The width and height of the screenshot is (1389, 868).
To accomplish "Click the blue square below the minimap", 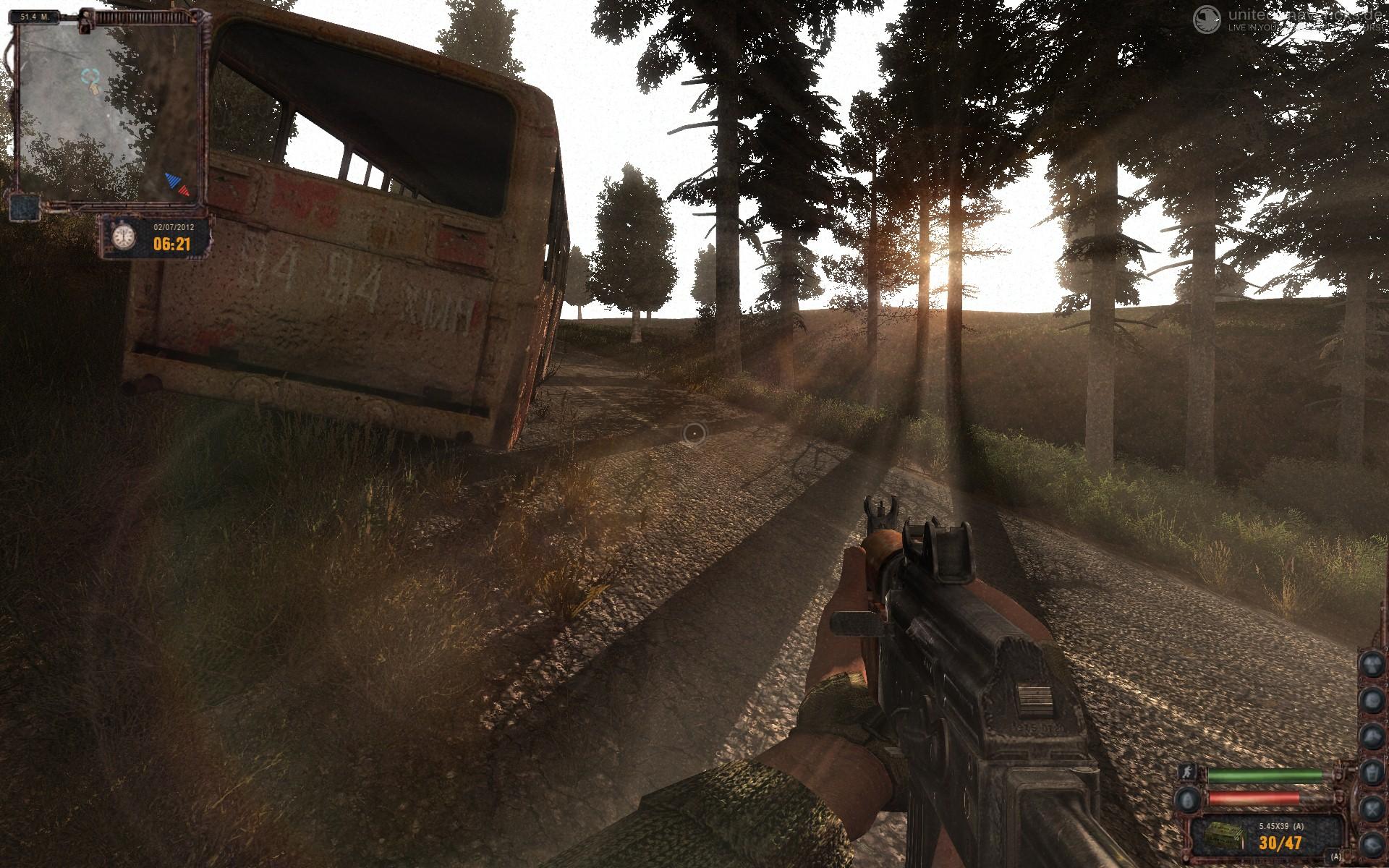I will (25, 207).
